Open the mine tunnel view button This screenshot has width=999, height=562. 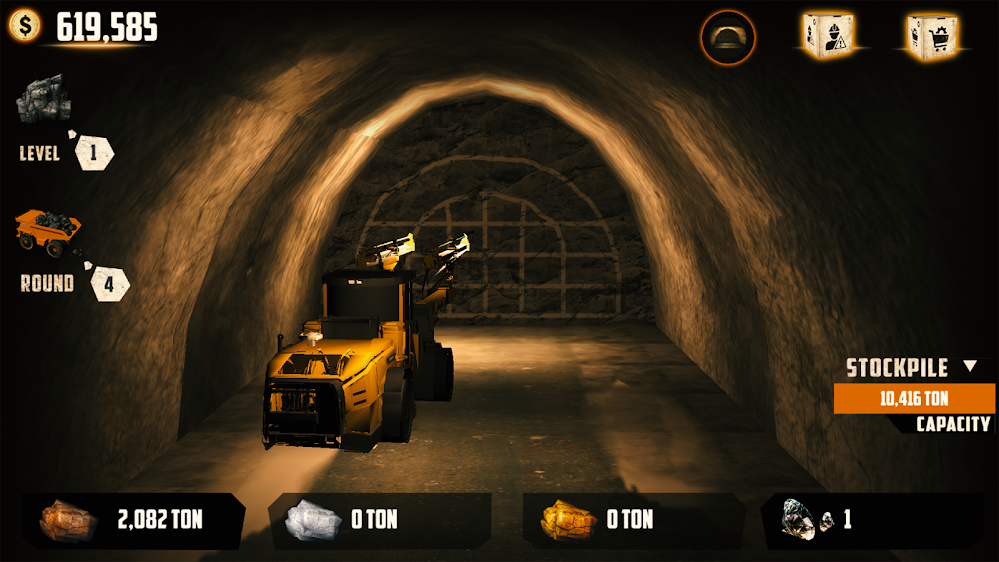[728, 38]
